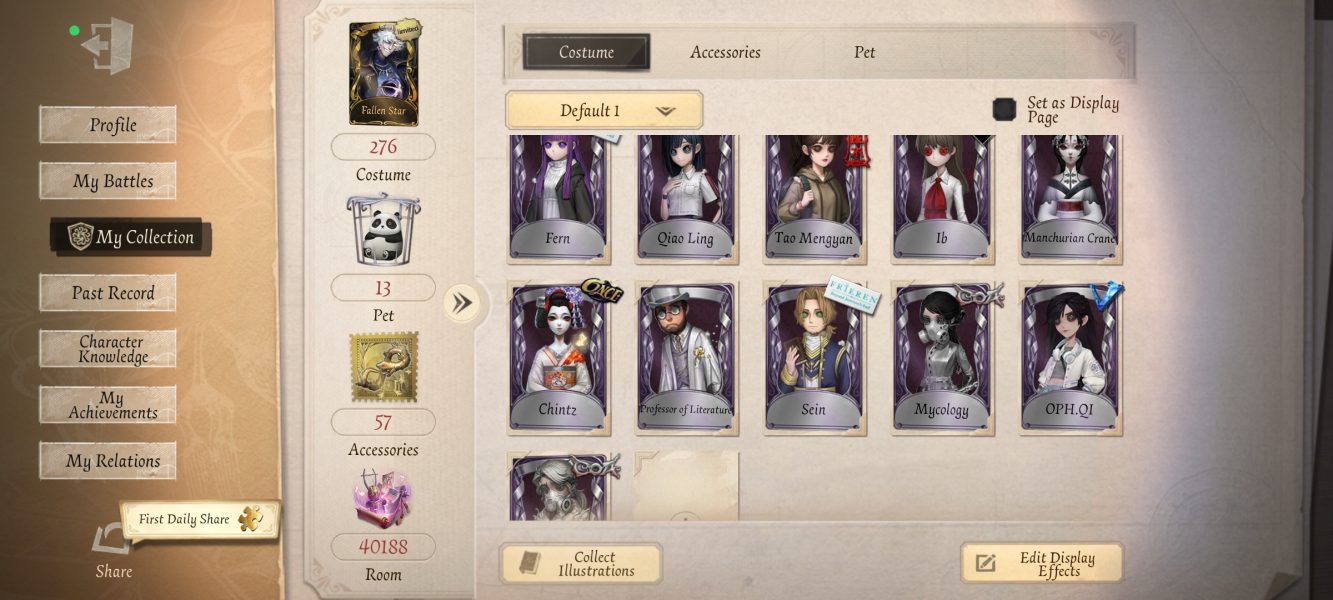Toggle Set as Display Page checkbox

point(1004,109)
